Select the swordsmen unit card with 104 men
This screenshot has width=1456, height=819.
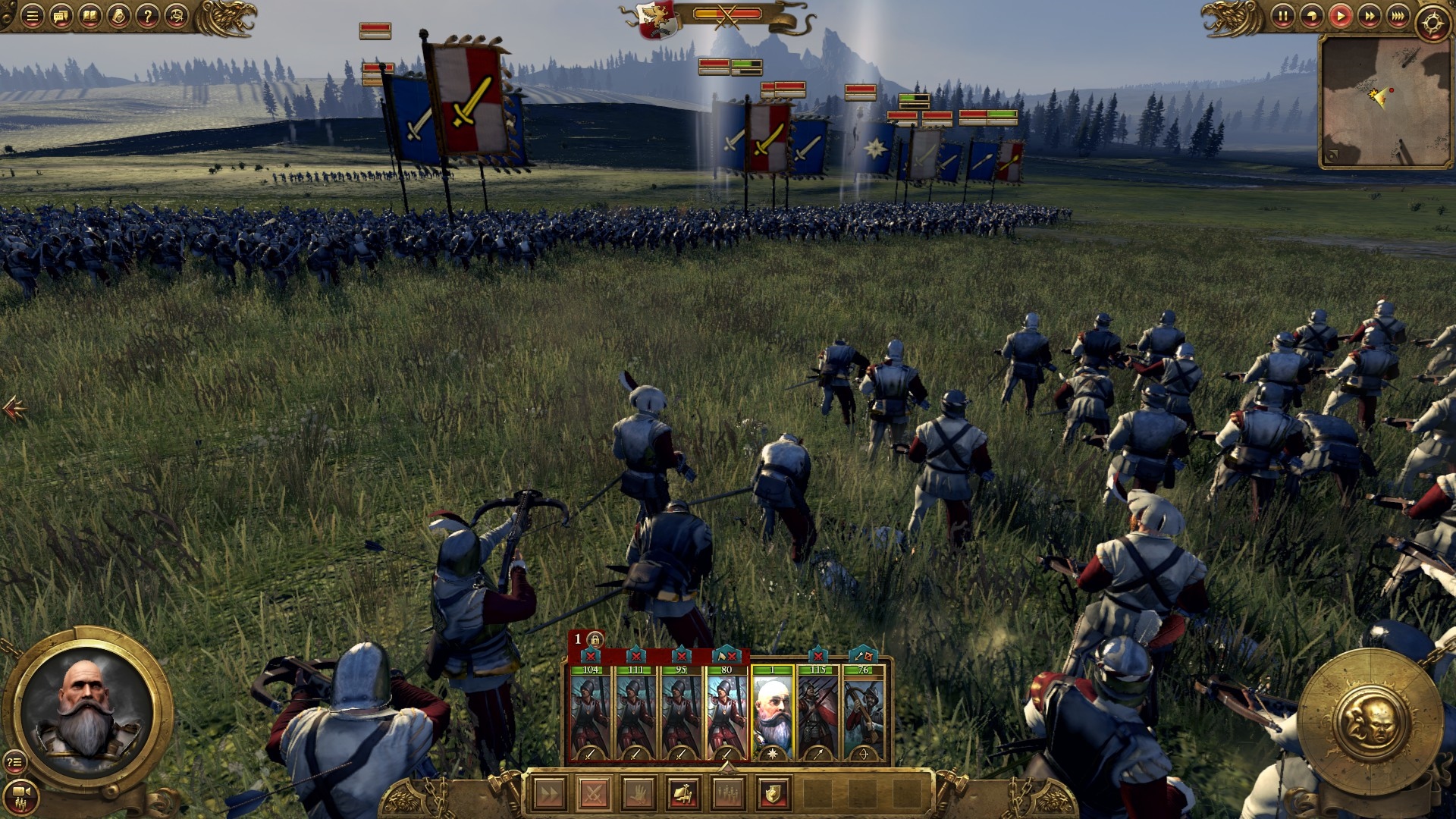[590, 713]
